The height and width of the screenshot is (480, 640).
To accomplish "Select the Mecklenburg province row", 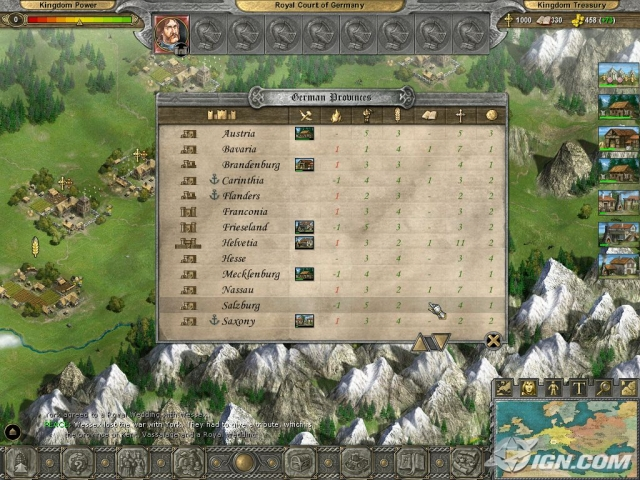I will point(251,274).
